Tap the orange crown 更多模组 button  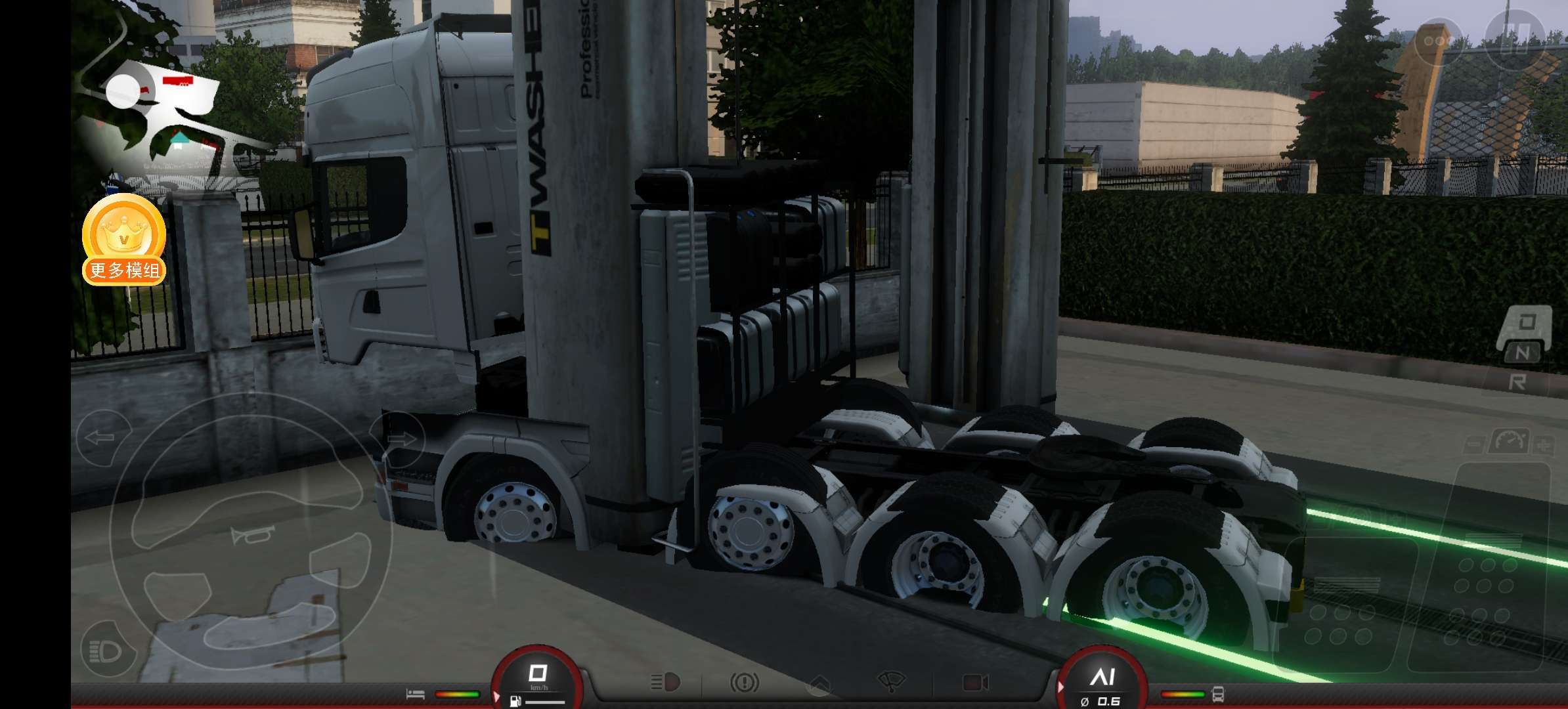tap(124, 239)
